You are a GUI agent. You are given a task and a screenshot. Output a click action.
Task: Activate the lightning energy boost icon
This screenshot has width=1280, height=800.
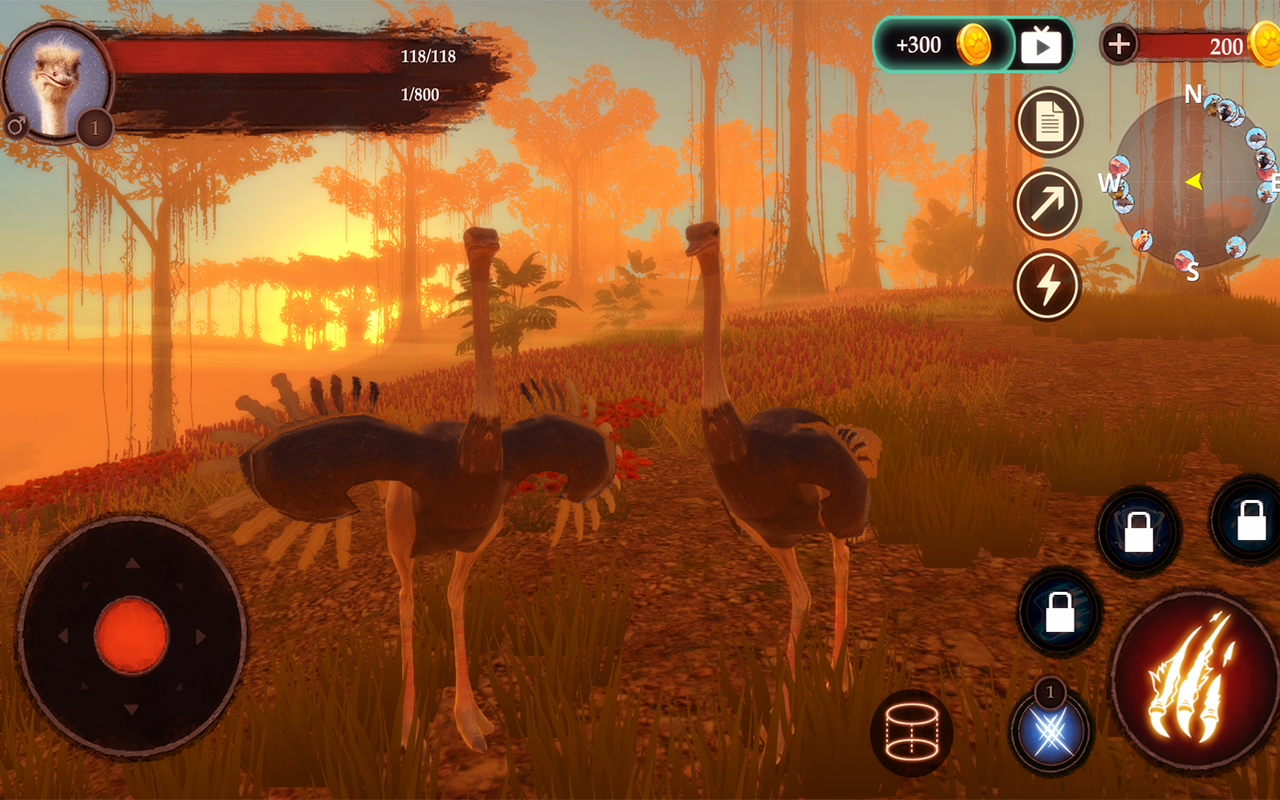(1046, 287)
